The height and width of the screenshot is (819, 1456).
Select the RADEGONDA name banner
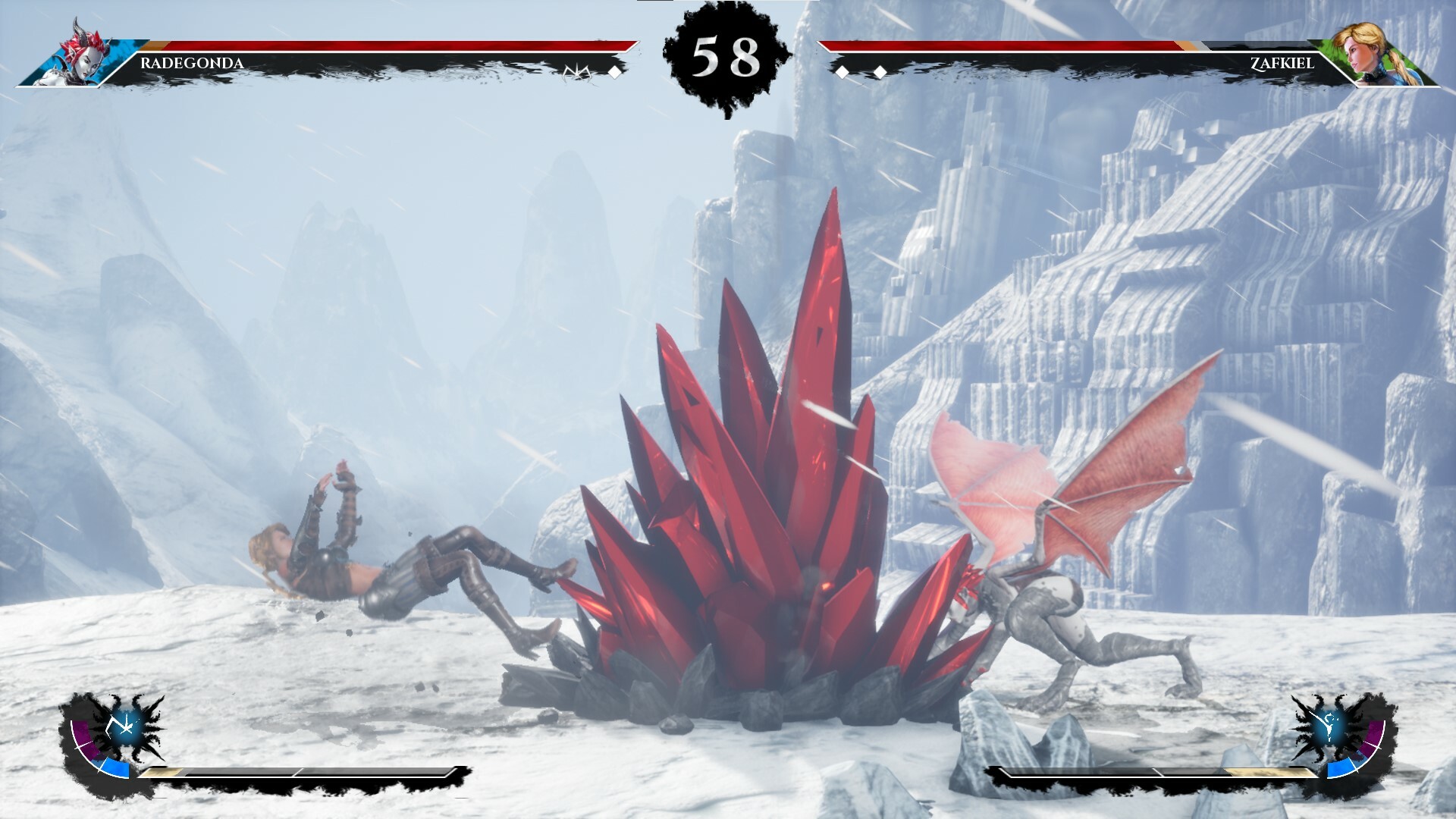(x=191, y=64)
